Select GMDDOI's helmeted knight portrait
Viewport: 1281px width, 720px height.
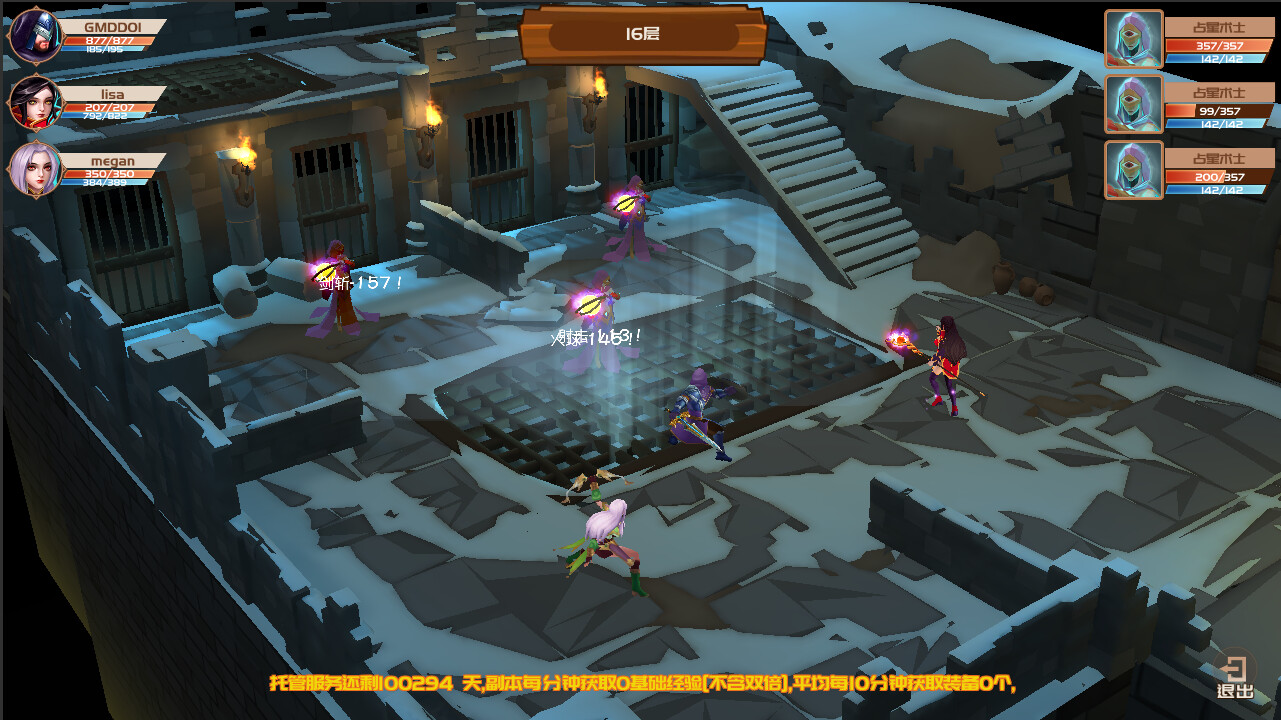click(35, 36)
